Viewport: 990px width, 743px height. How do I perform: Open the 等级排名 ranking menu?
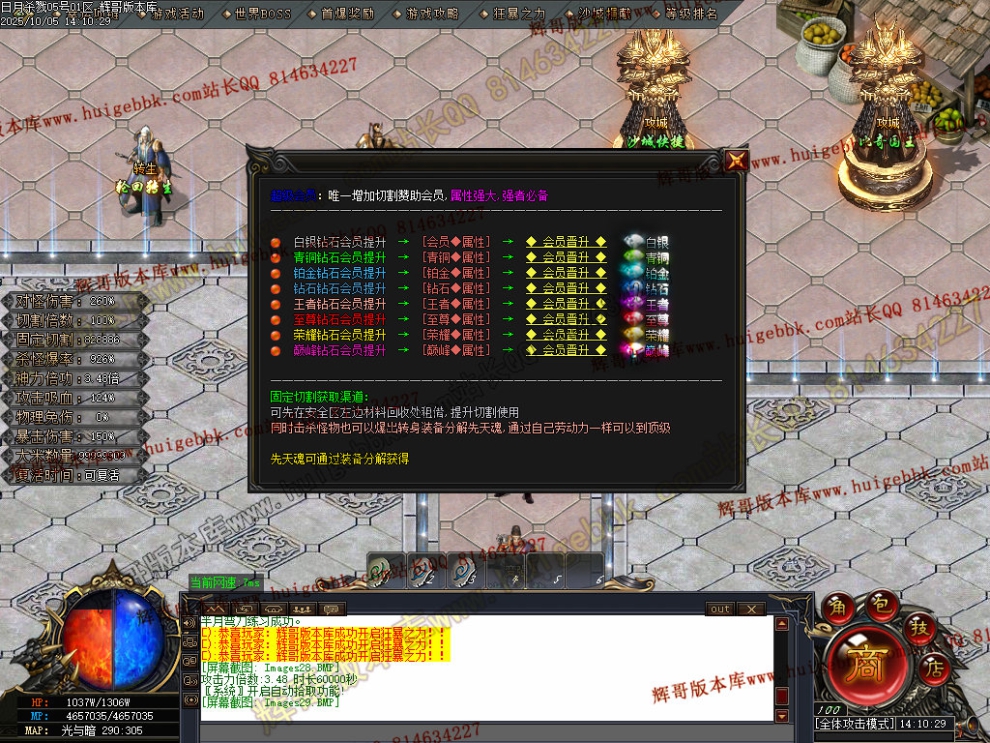pyautogui.click(x=690, y=14)
